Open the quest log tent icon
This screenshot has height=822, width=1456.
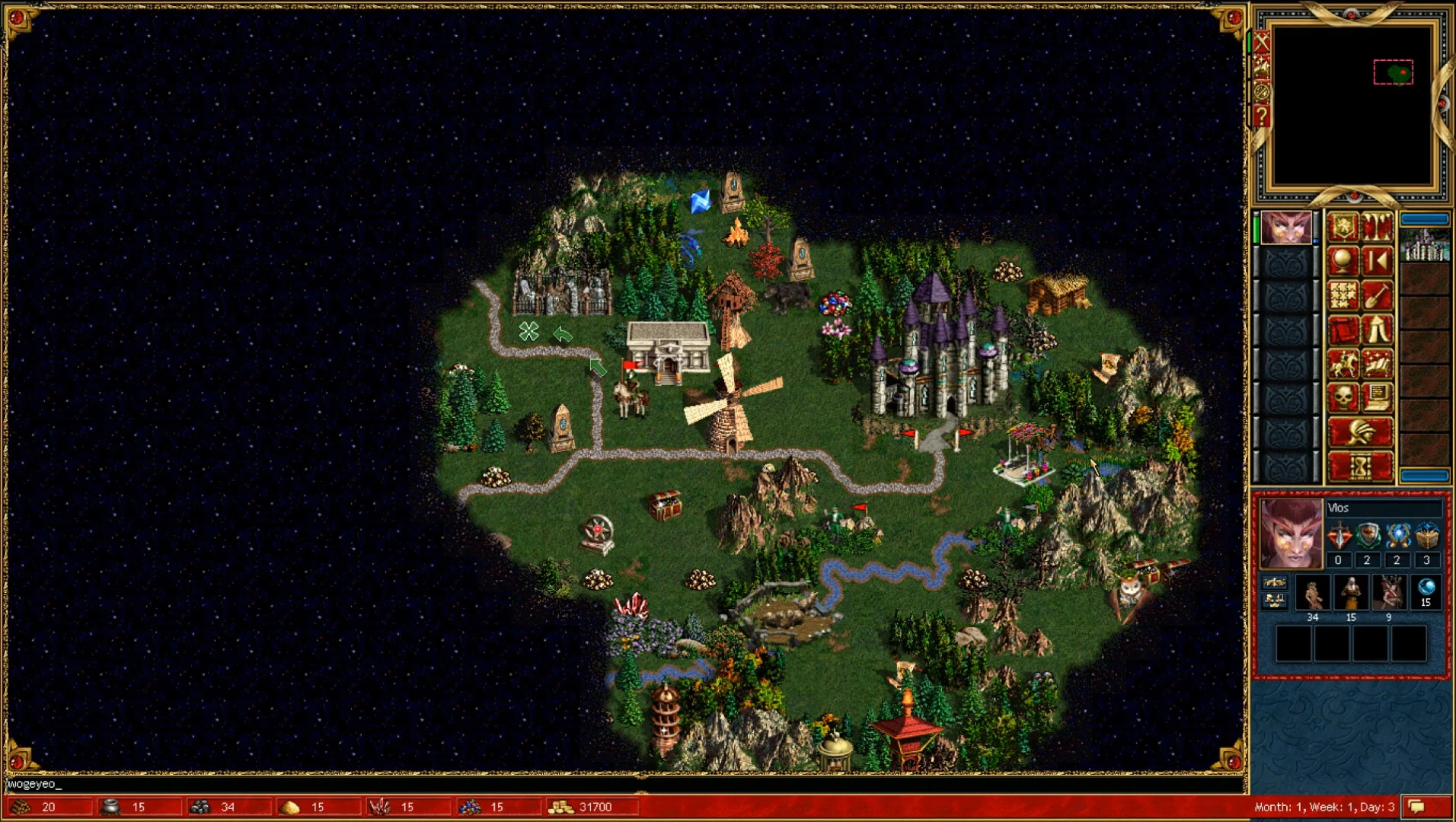1376,328
